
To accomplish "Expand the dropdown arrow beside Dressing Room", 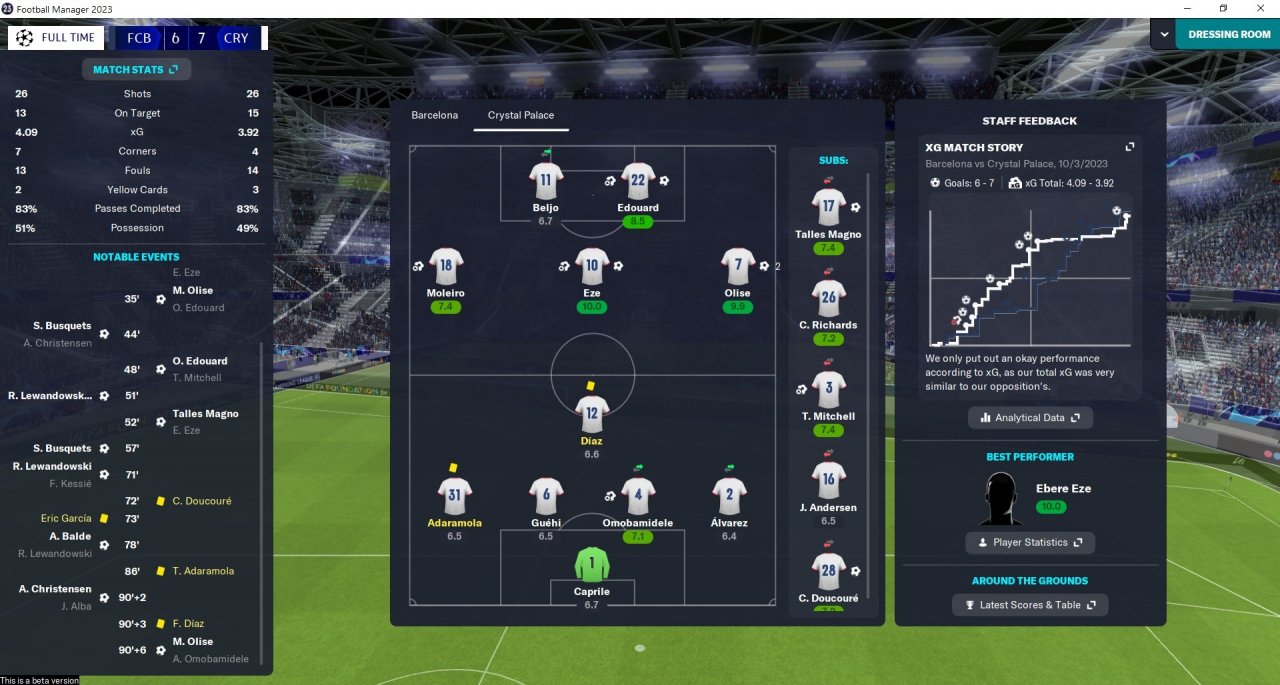I will point(1163,34).
